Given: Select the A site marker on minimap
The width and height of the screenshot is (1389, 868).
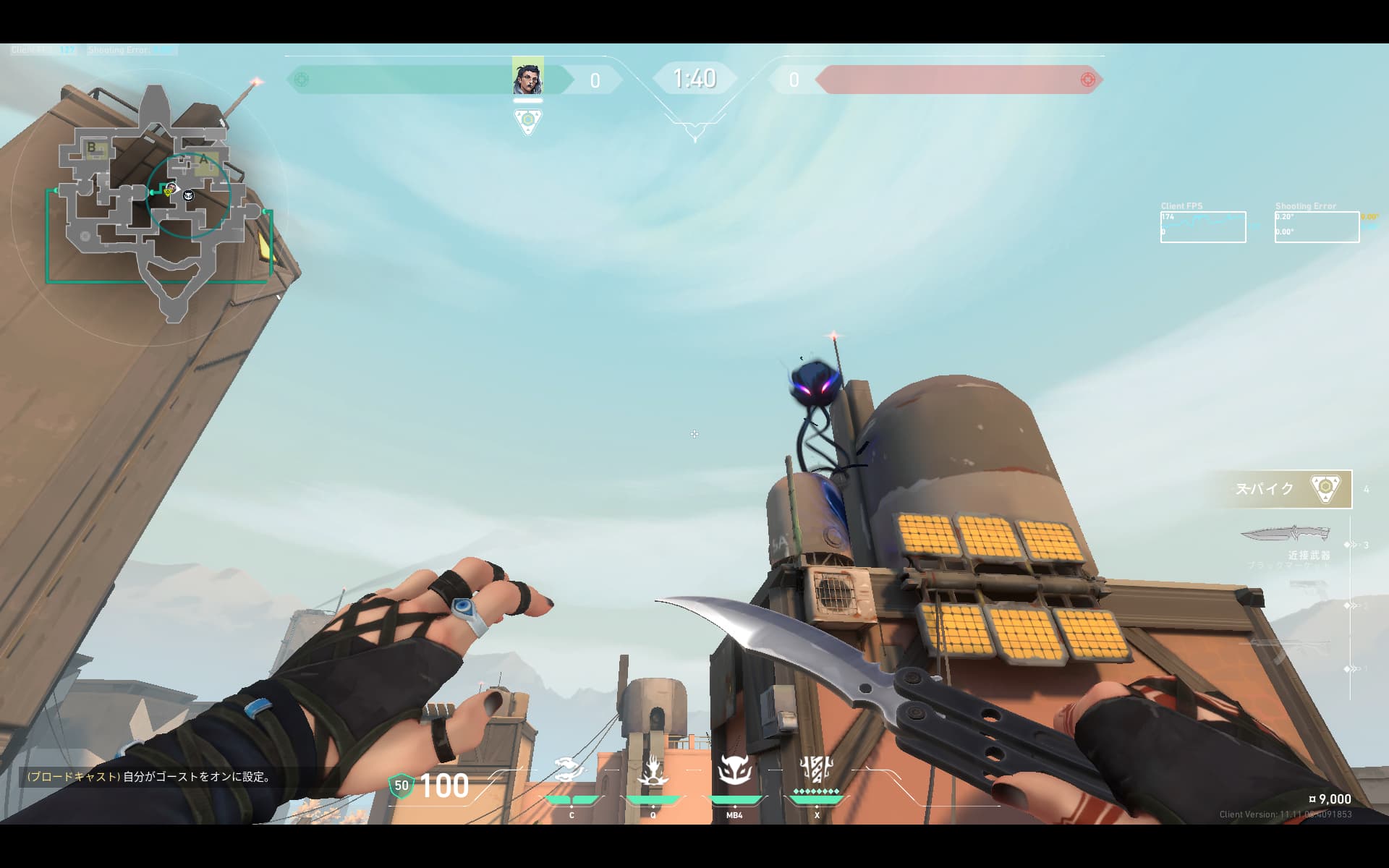Looking at the screenshot, I should point(203,160).
